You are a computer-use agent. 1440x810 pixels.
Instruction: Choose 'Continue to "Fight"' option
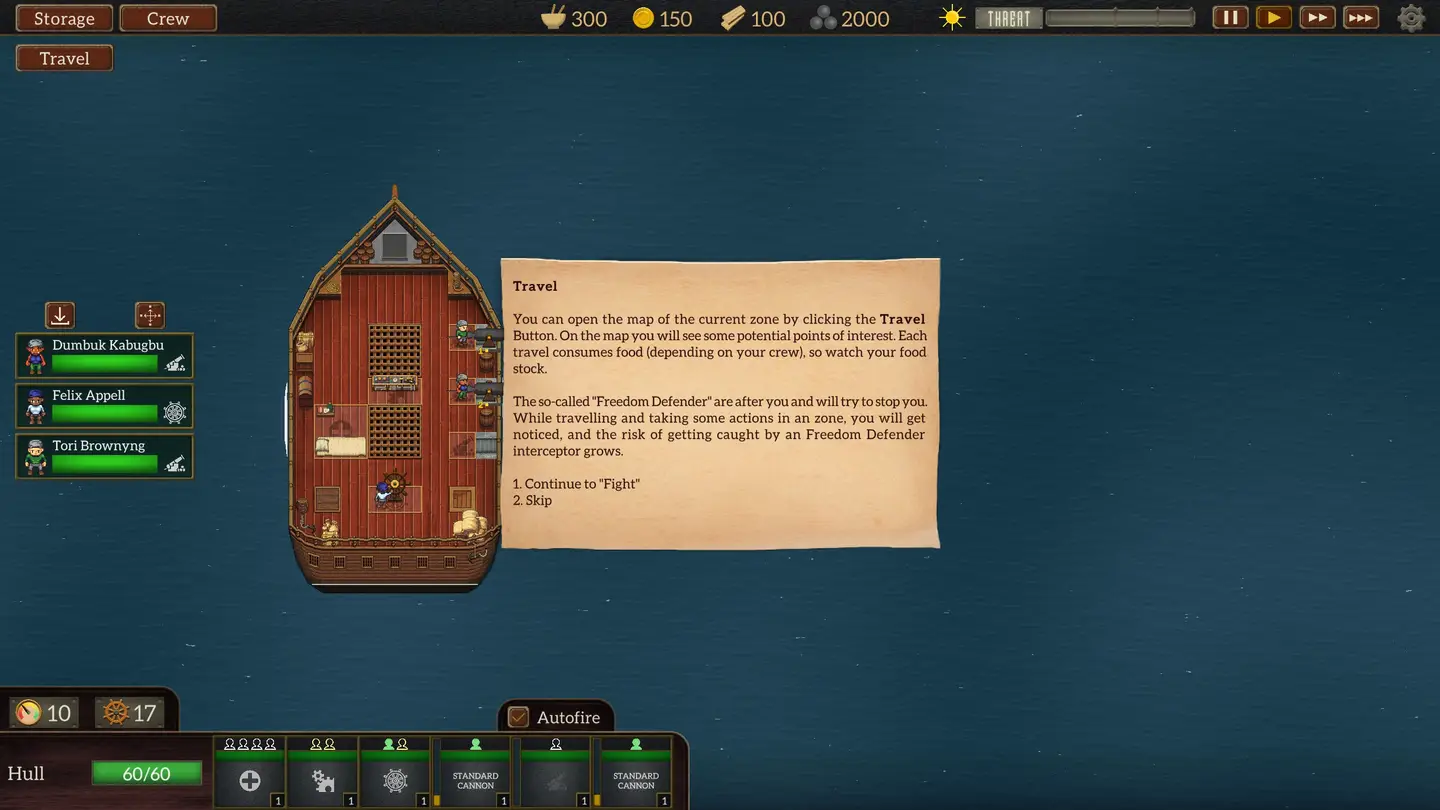click(581, 484)
